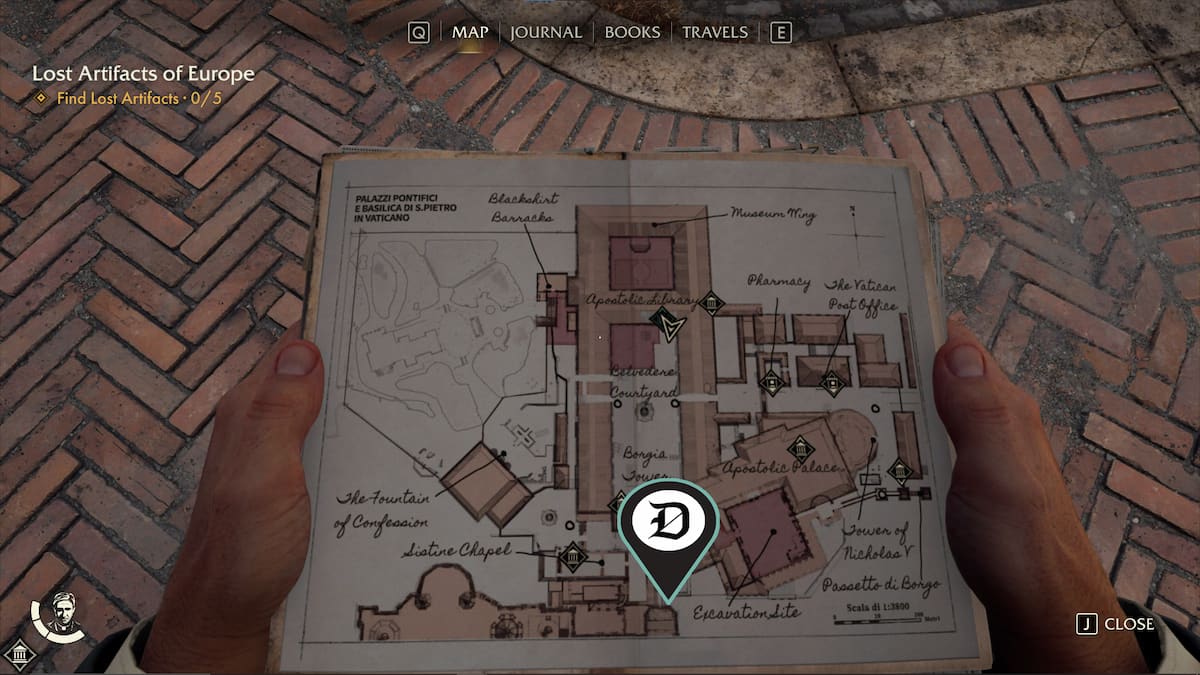Screen dimensions: 1200x675
Task: Open the Books tab
Action: (634, 32)
